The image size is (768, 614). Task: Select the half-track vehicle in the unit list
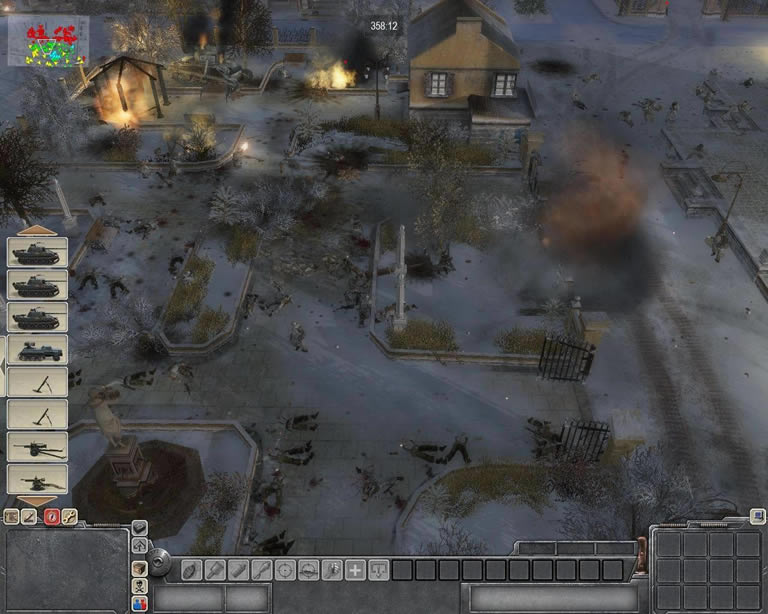pyautogui.click(x=38, y=349)
